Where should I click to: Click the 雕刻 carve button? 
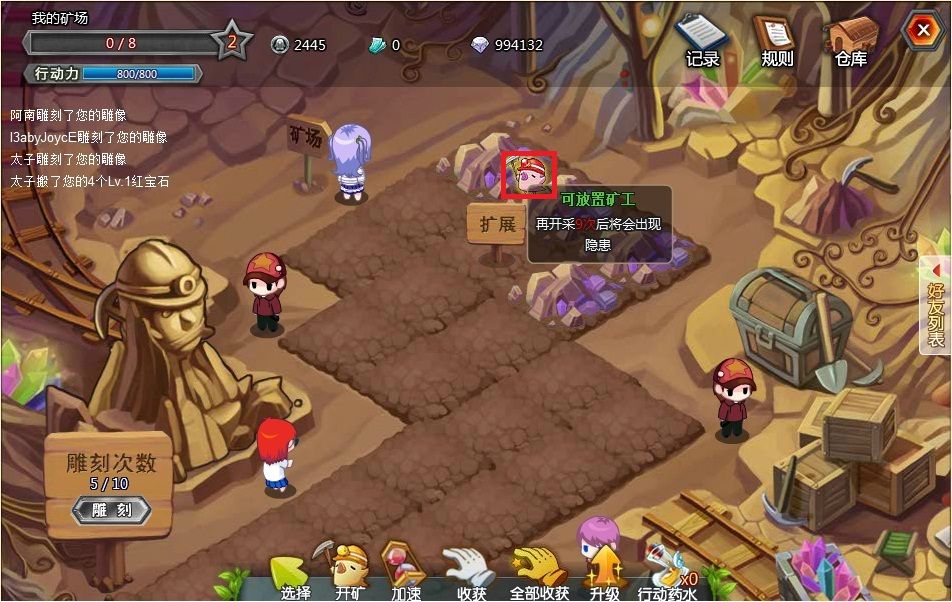tap(112, 510)
